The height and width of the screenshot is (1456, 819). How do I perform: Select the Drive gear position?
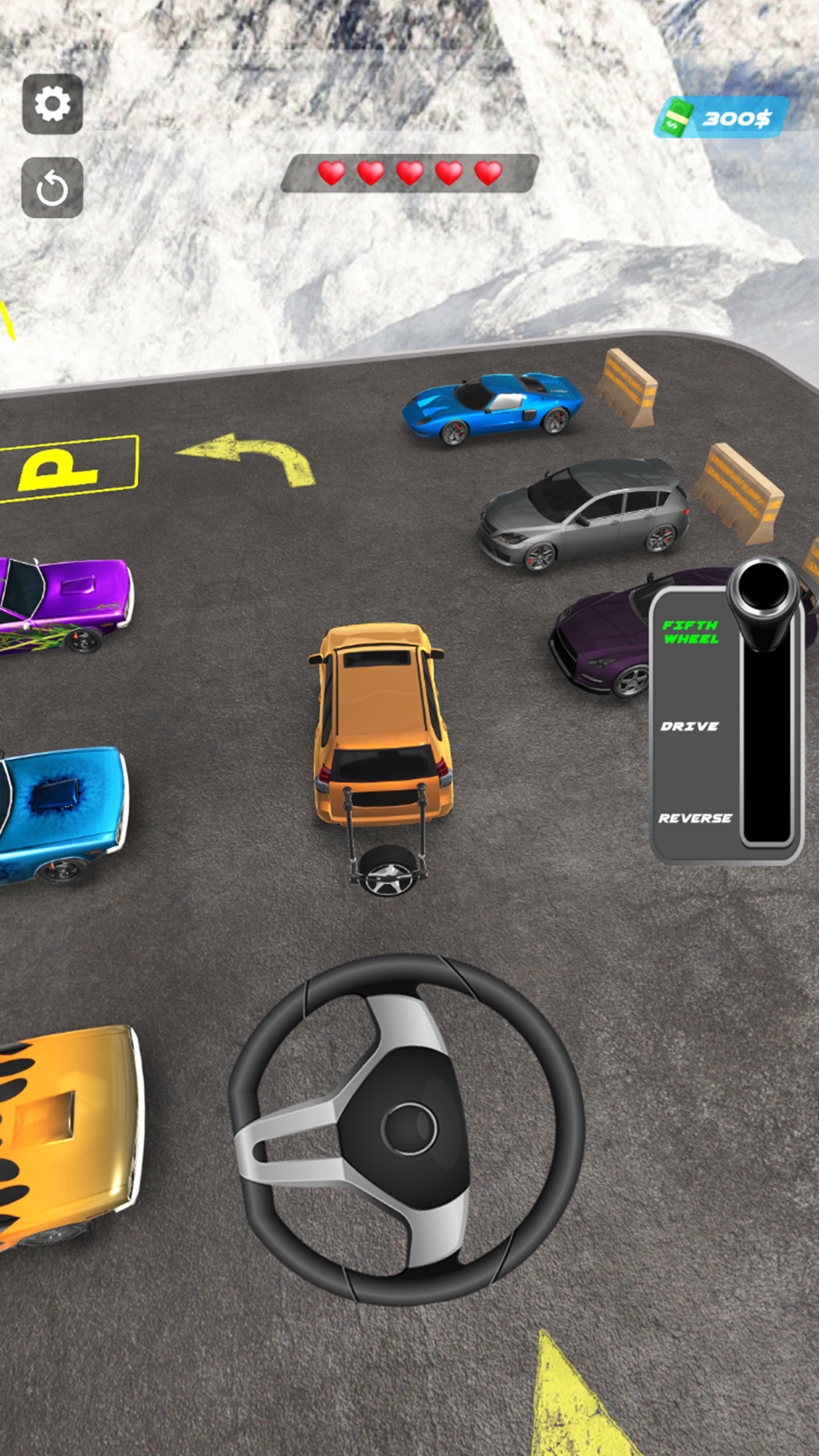pyautogui.click(x=689, y=726)
